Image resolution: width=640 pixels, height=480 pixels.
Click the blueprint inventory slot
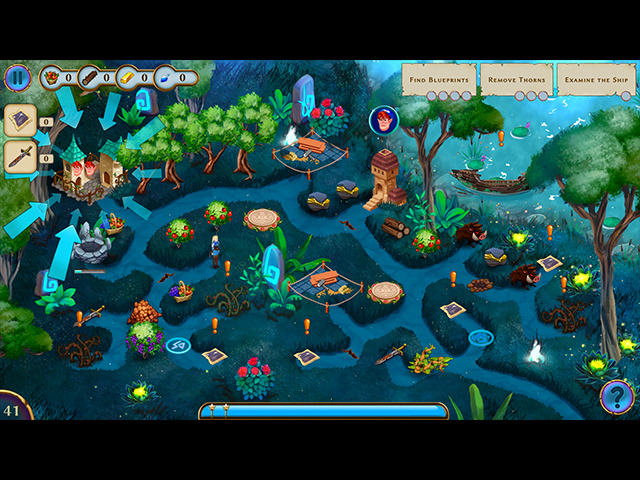pyautogui.click(x=20, y=121)
